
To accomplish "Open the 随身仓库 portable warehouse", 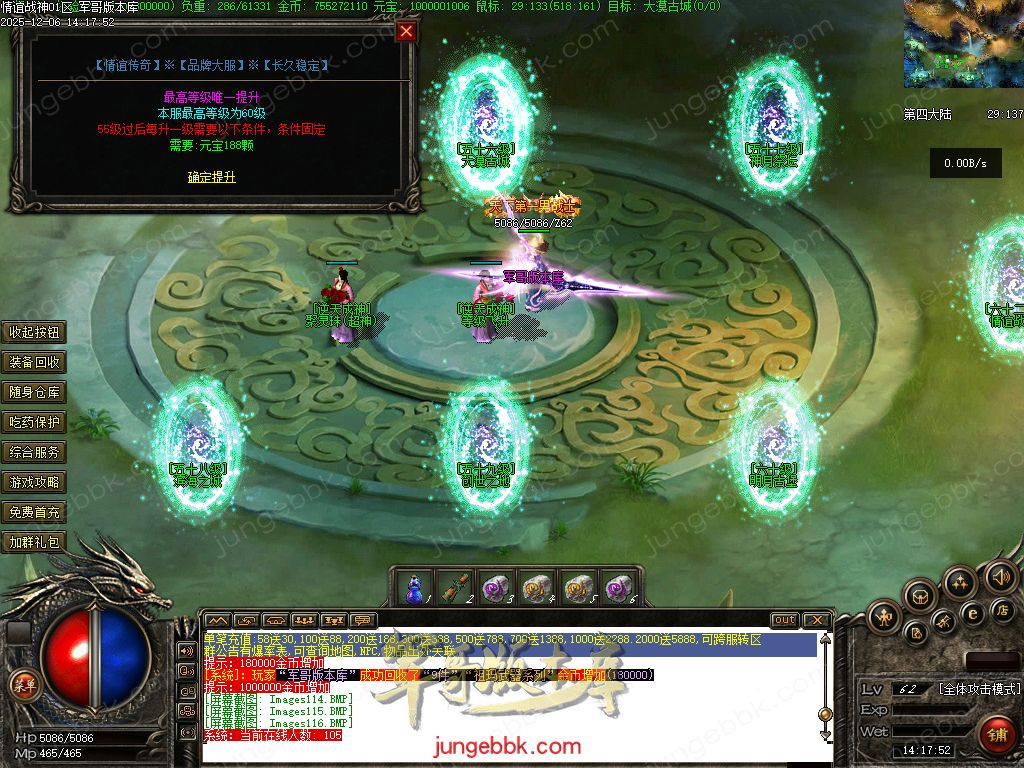I will (35, 392).
